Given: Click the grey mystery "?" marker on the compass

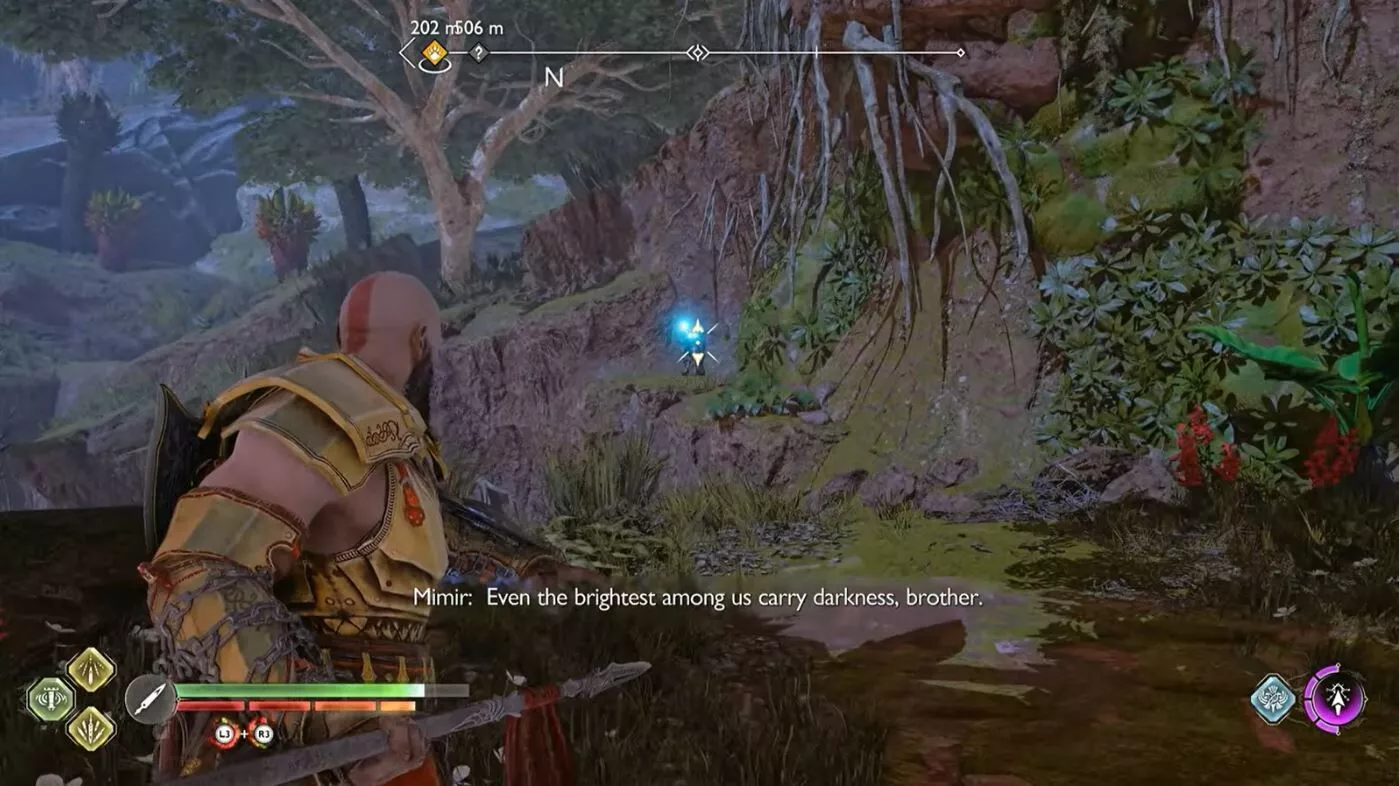Looking at the screenshot, I should point(477,52).
